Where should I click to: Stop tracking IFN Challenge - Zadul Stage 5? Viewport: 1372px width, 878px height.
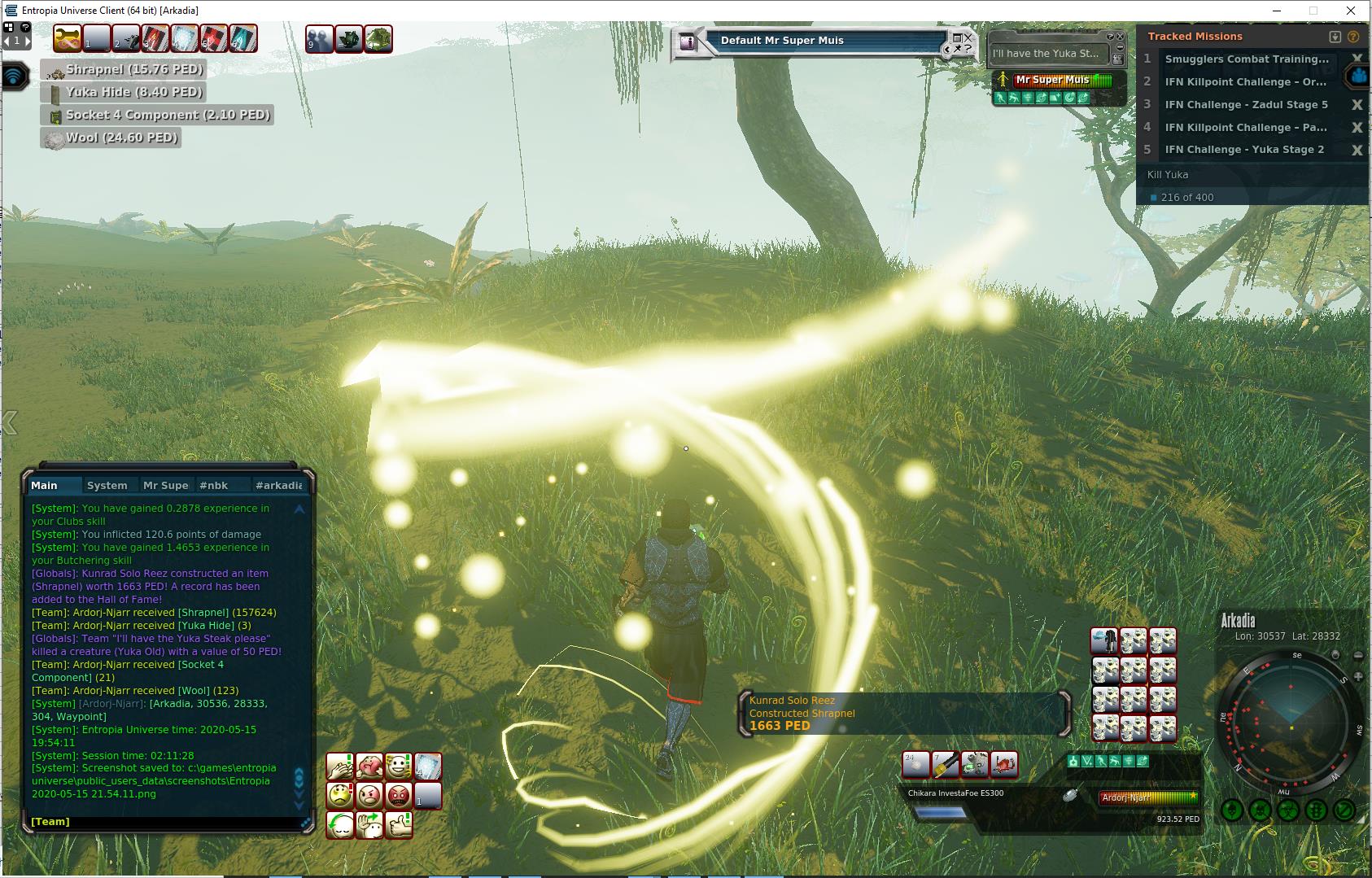[x=1357, y=105]
